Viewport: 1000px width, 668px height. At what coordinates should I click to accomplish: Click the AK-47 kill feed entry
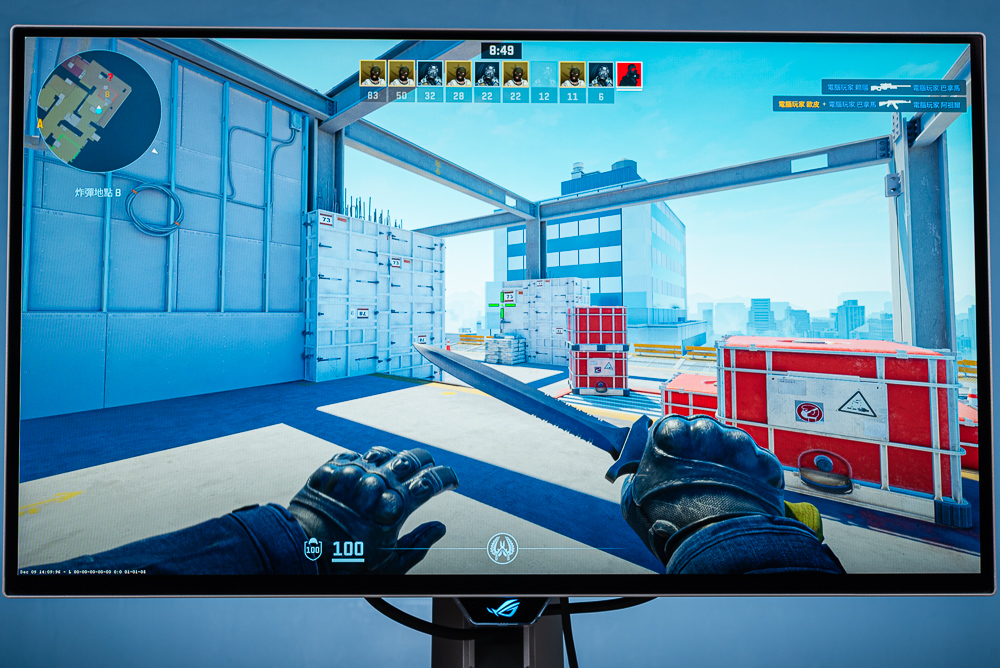coord(868,104)
